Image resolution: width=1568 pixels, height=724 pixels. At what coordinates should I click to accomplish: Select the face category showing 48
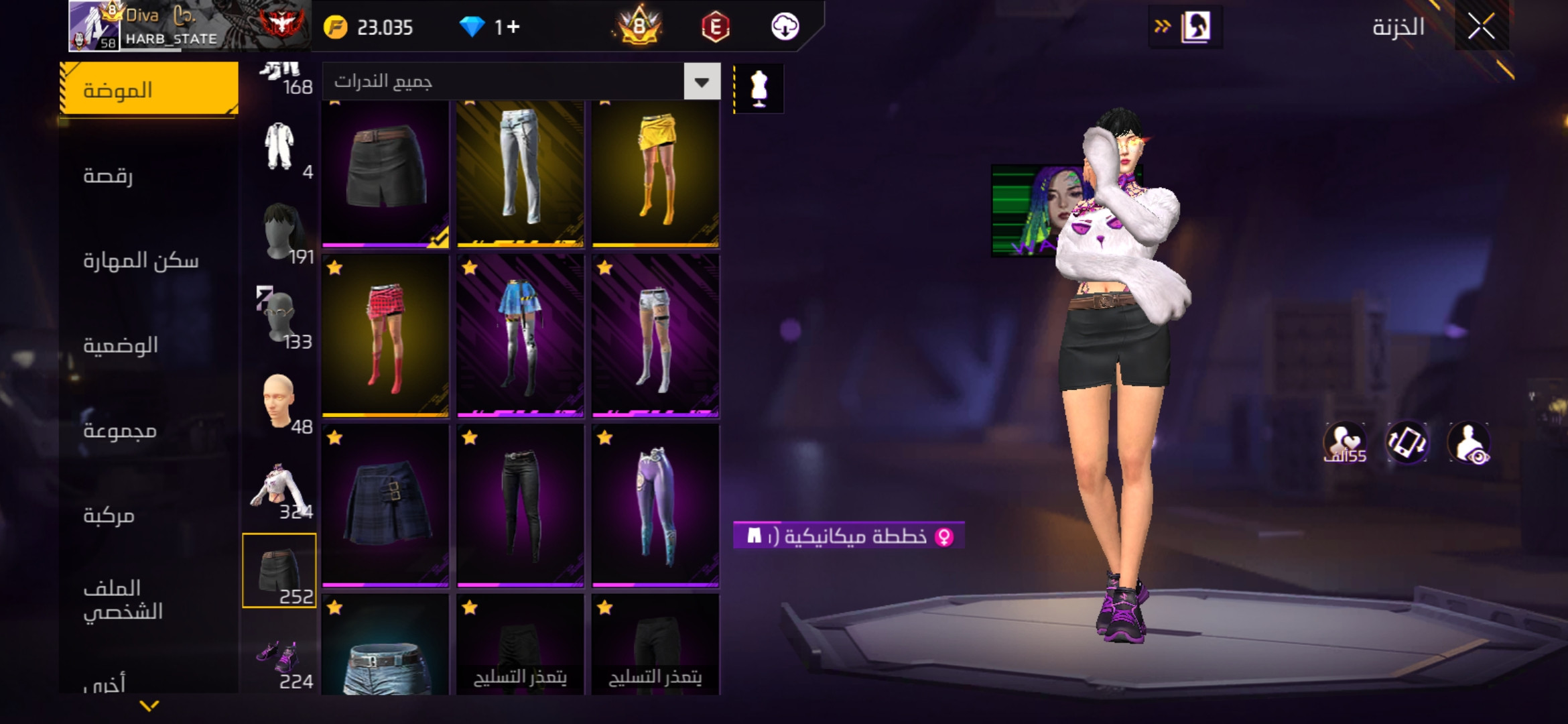280,402
